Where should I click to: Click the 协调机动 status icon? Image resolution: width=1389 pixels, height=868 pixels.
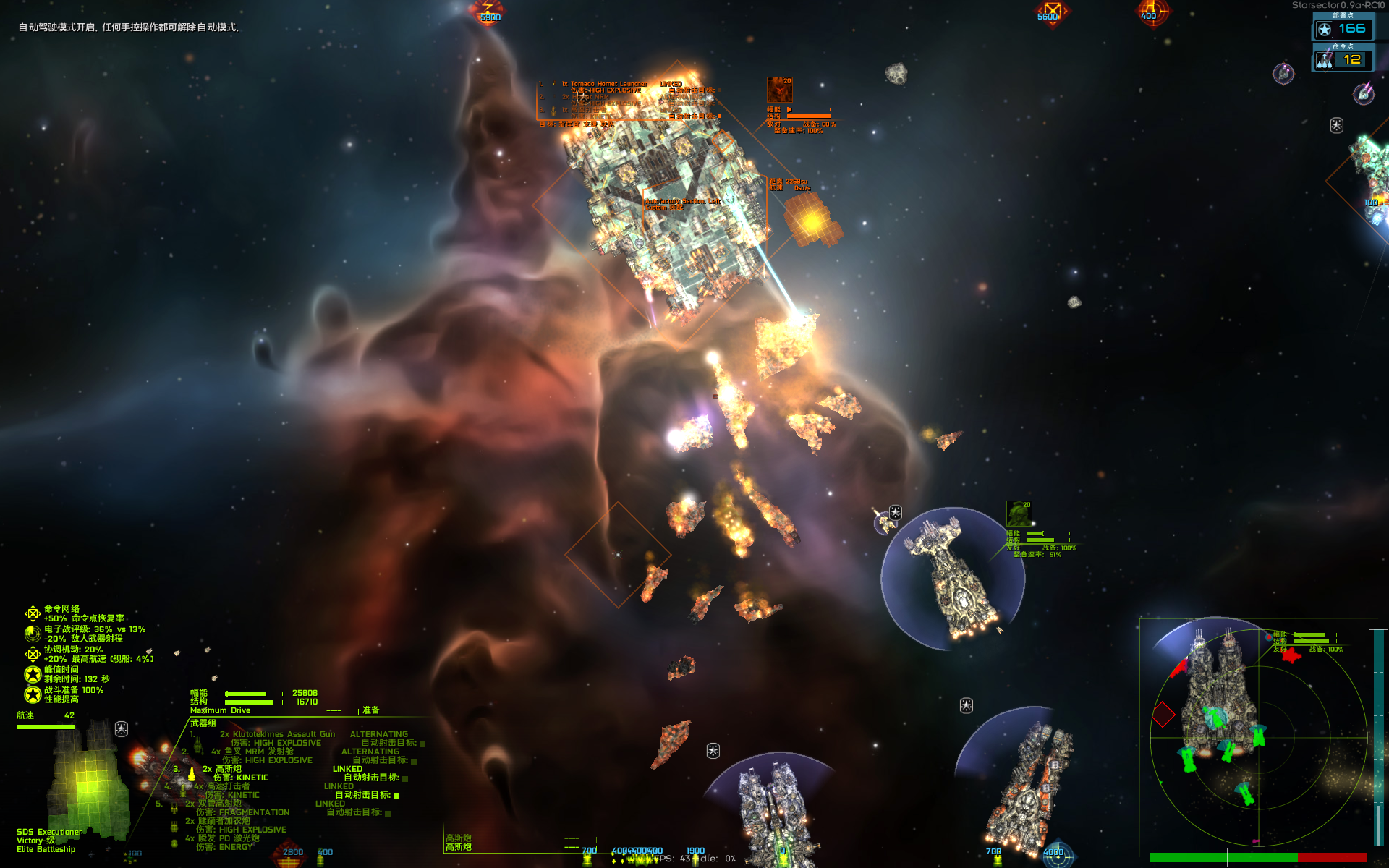click(33, 654)
